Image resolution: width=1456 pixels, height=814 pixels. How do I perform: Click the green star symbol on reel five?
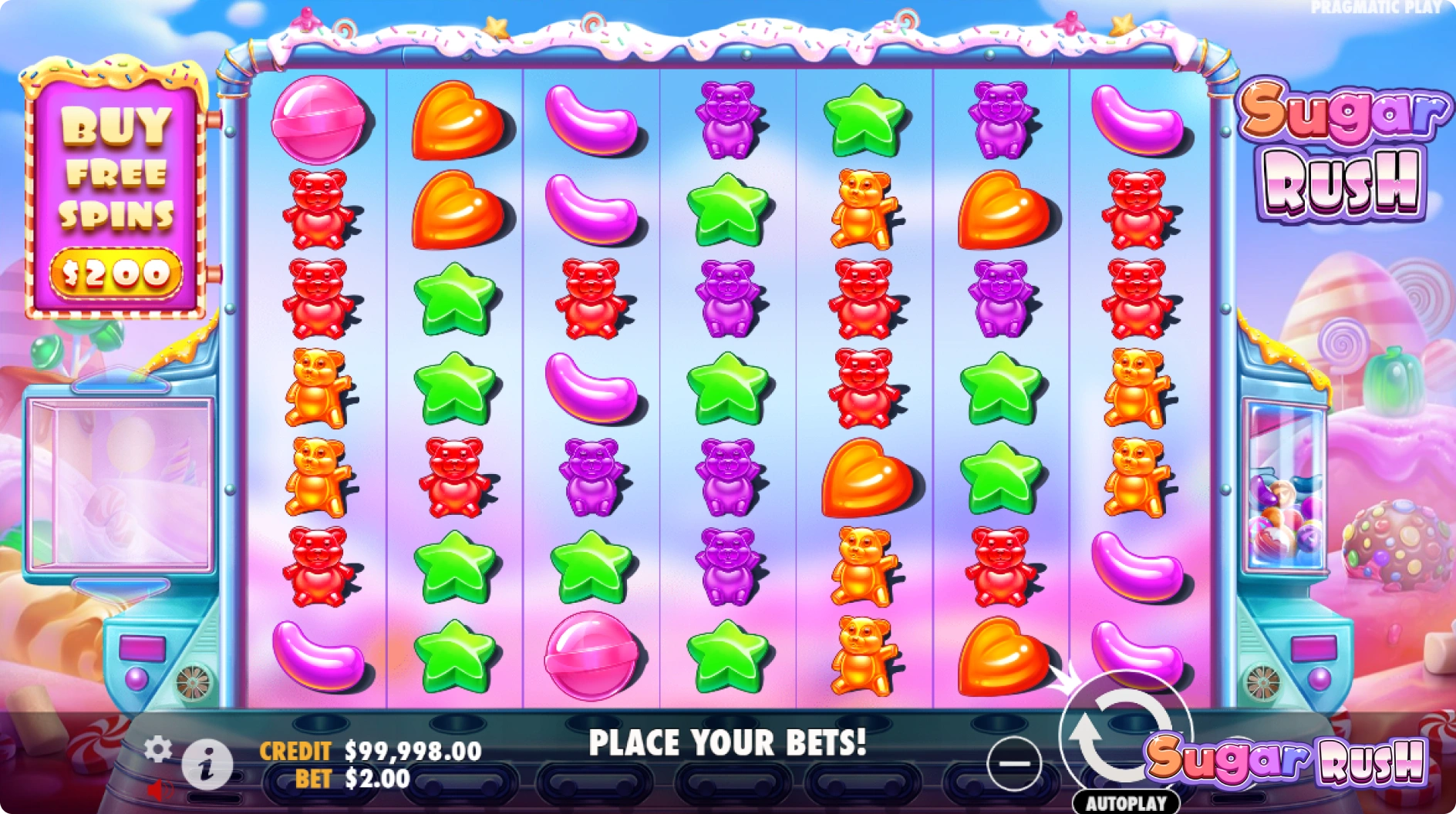coord(865,121)
